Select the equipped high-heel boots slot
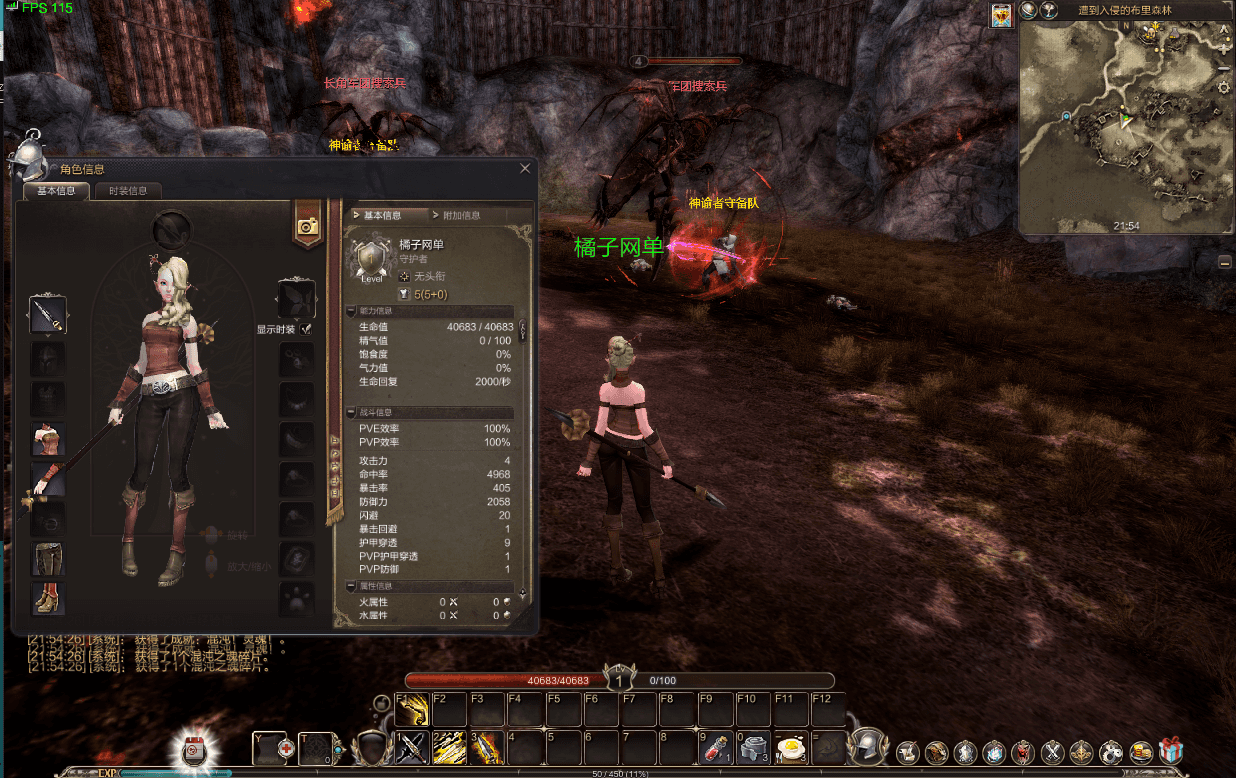 click(x=48, y=598)
